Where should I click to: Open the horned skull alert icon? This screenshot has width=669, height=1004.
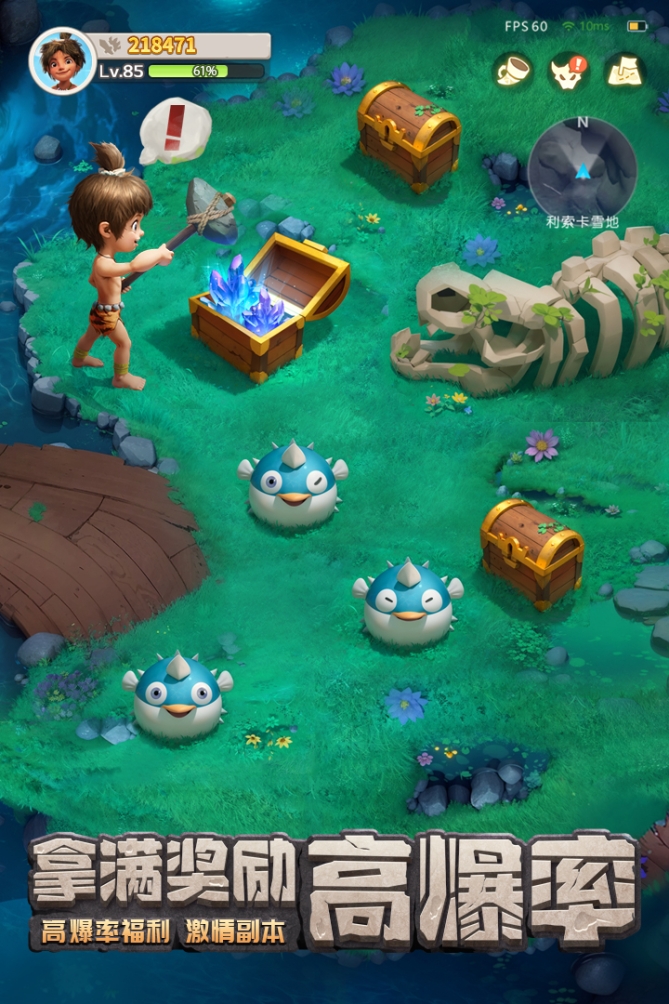click(569, 70)
